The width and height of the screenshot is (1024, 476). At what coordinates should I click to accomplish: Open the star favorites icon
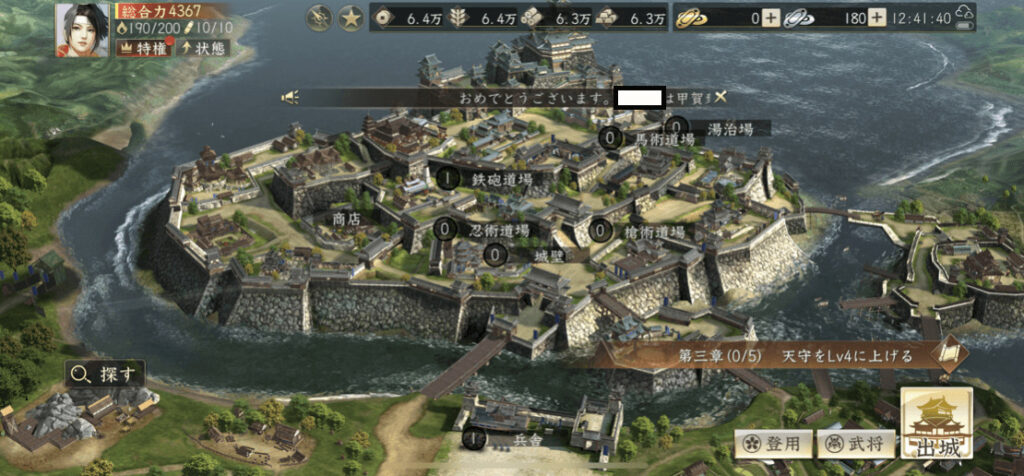tap(350, 17)
